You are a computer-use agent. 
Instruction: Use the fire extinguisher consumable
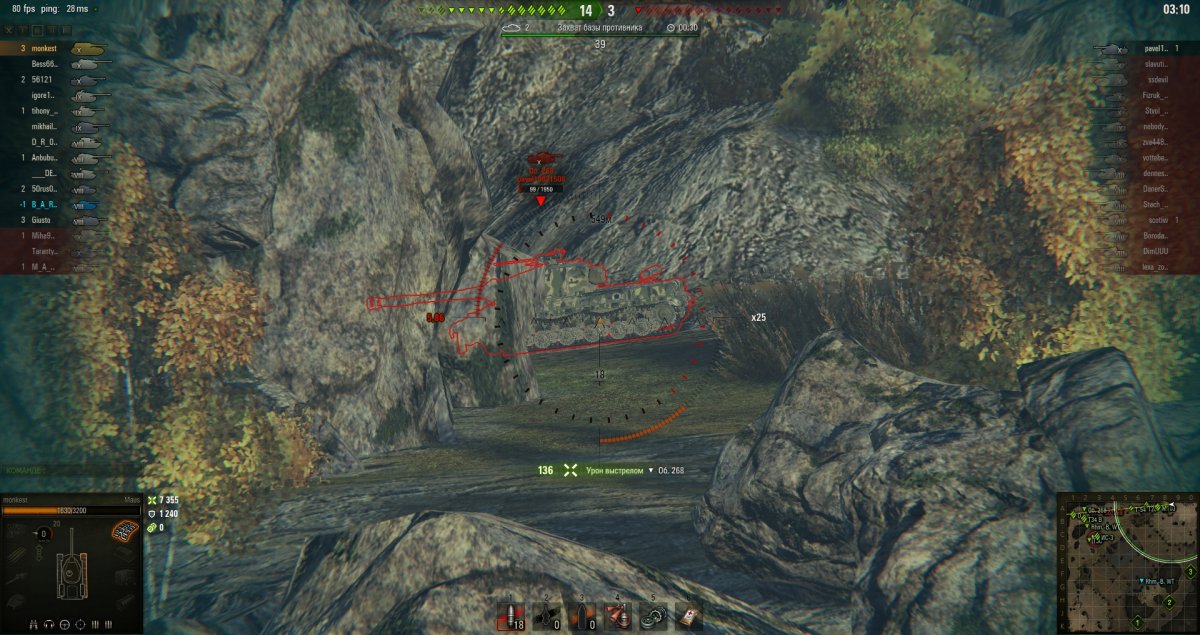point(615,615)
